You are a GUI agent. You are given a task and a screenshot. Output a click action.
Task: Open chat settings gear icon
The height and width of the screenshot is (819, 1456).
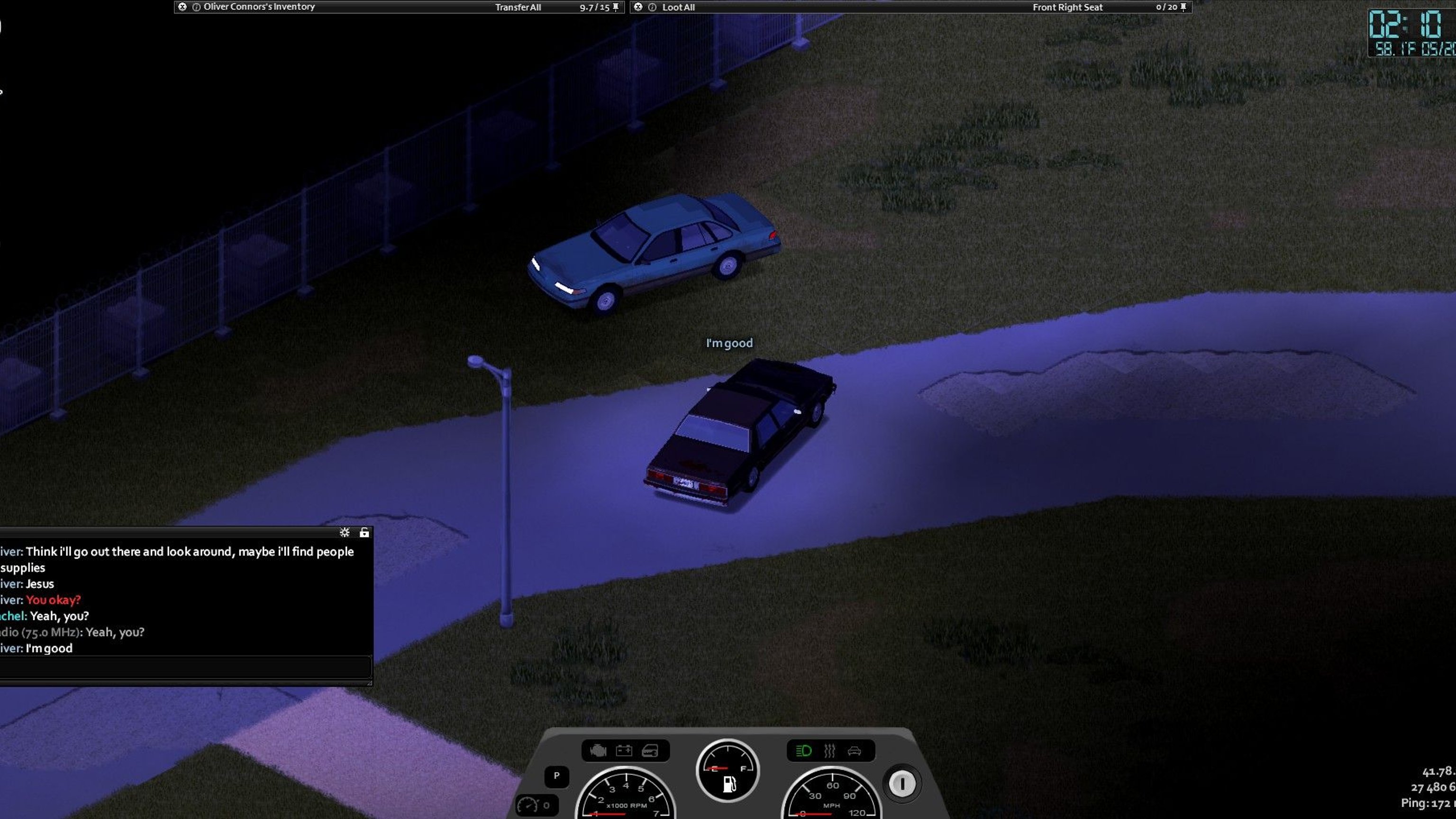pos(344,532)
